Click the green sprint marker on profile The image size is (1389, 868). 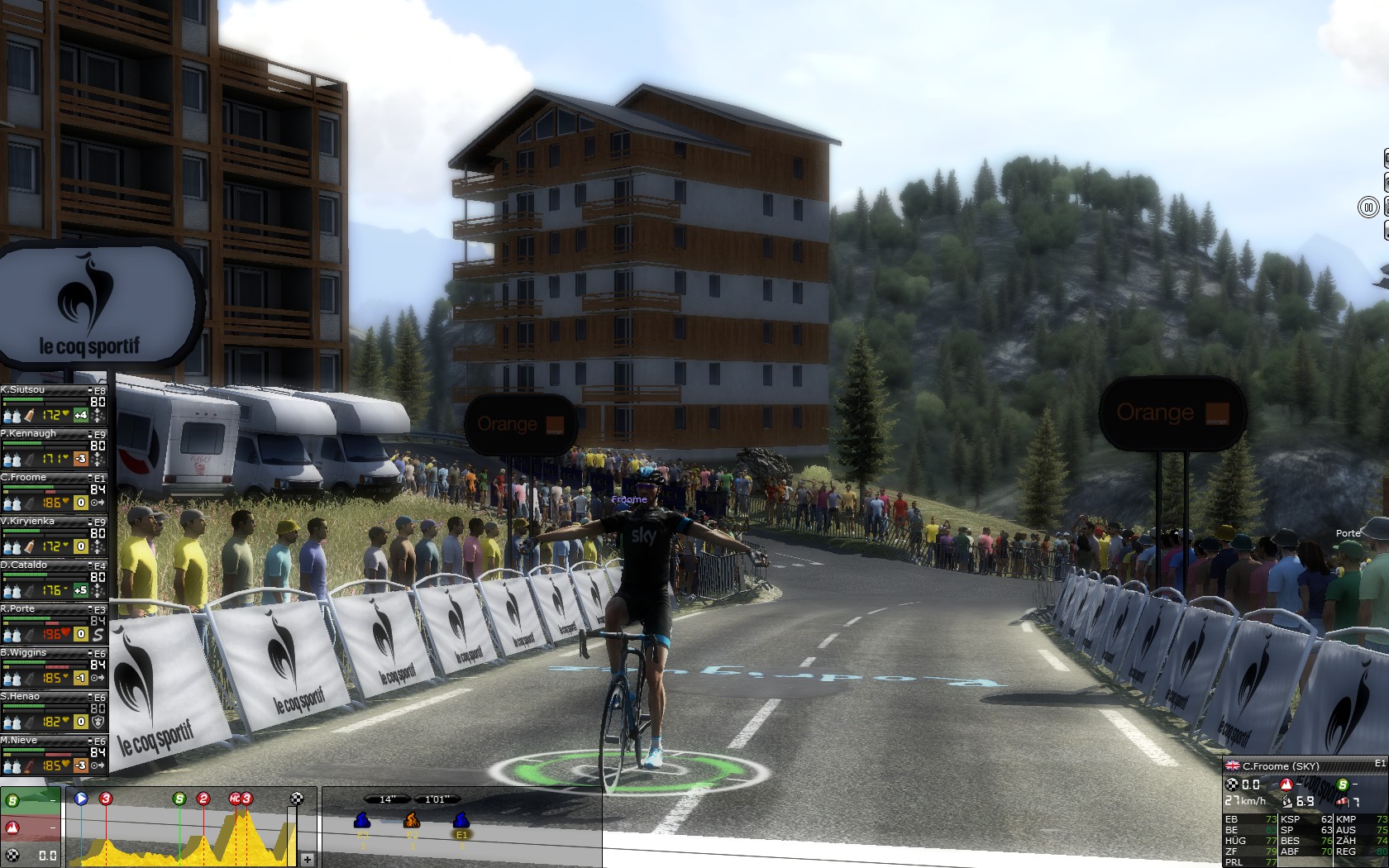(179, 799)
